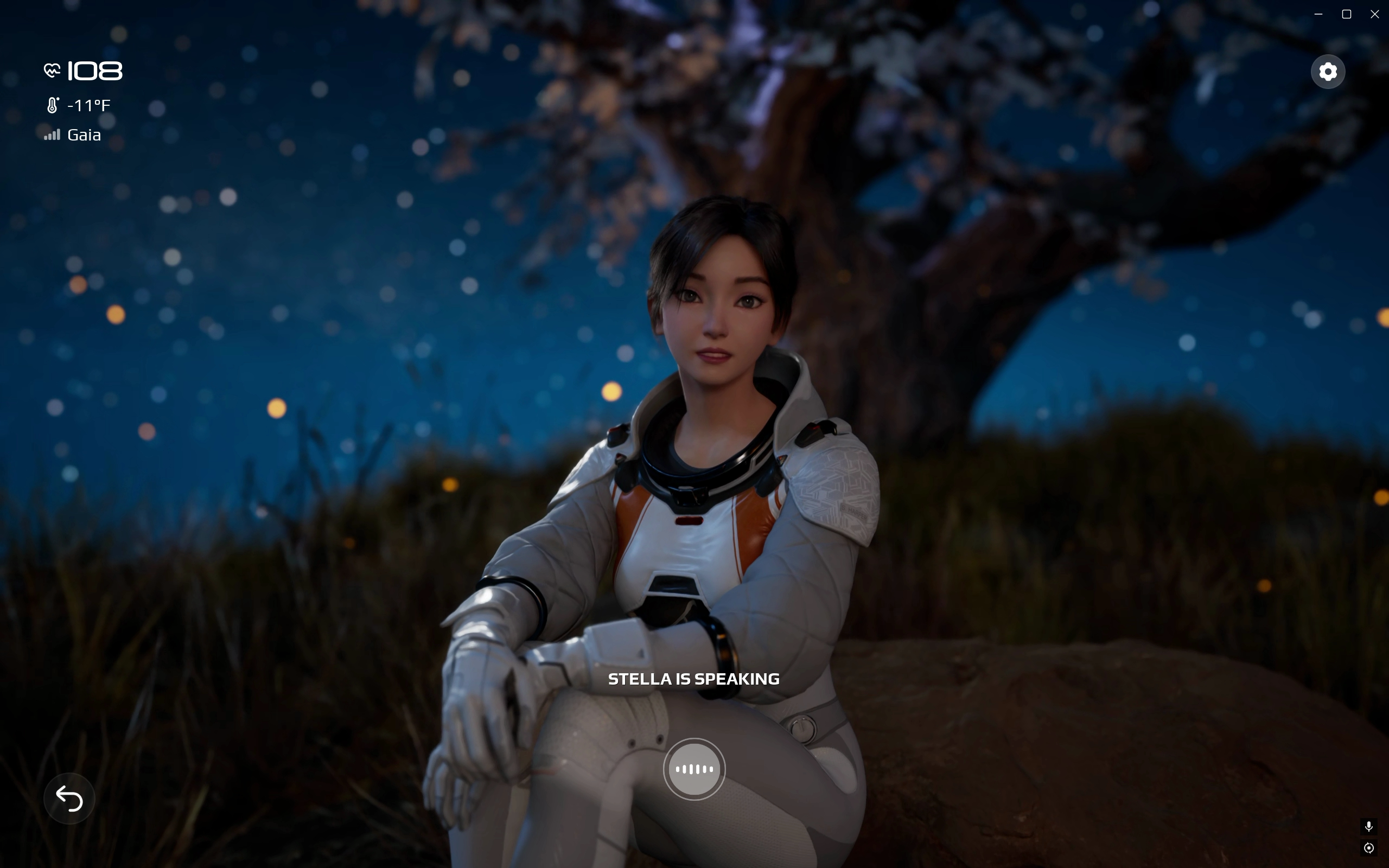Open the settings gear
Image resolution: width=1389 pixels, height=868 pixels.
pyautogui.click(x=1328, y=71)
